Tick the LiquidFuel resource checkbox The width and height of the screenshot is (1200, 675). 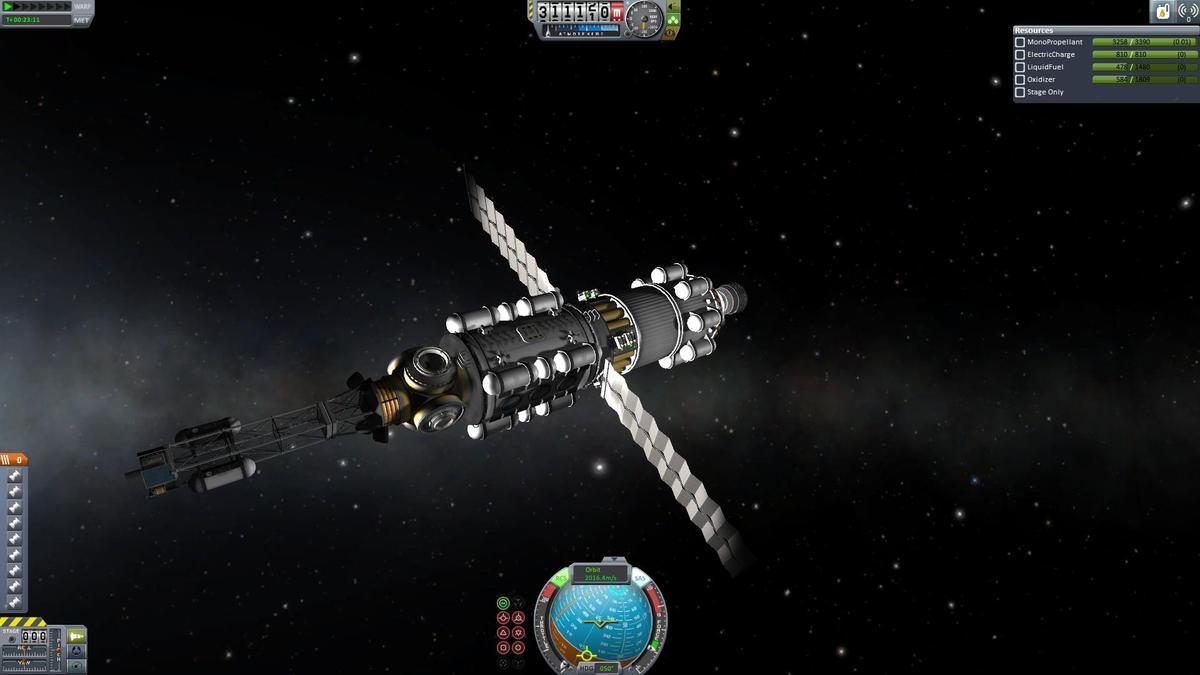point(1020,67)
